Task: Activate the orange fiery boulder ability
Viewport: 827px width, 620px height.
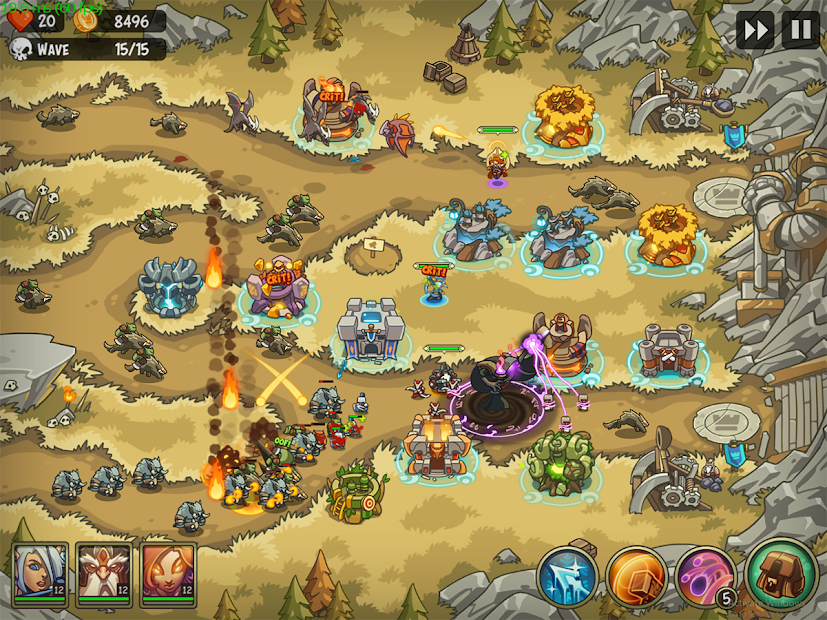Action: click(636, 577)
